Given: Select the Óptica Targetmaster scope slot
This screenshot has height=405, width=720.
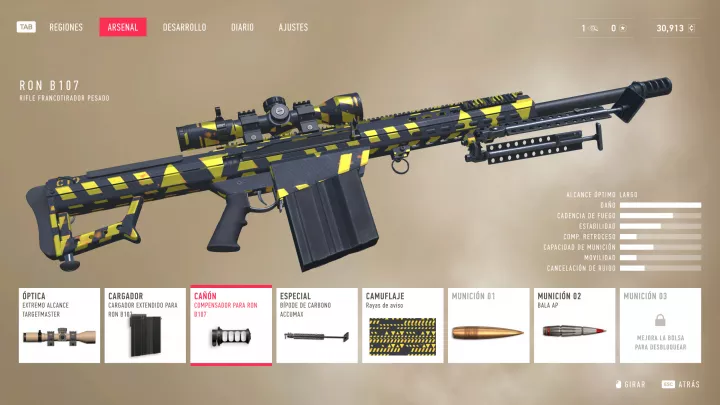Looking at the screenshot, I should [x=59, y=326].
